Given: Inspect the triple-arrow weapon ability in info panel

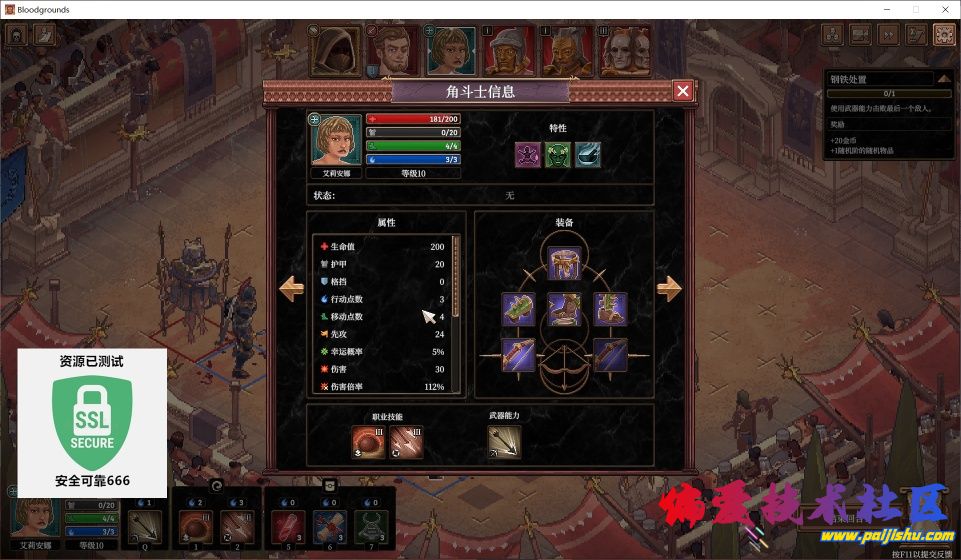Looking at the screenshot, I should (x=504, y=442).
